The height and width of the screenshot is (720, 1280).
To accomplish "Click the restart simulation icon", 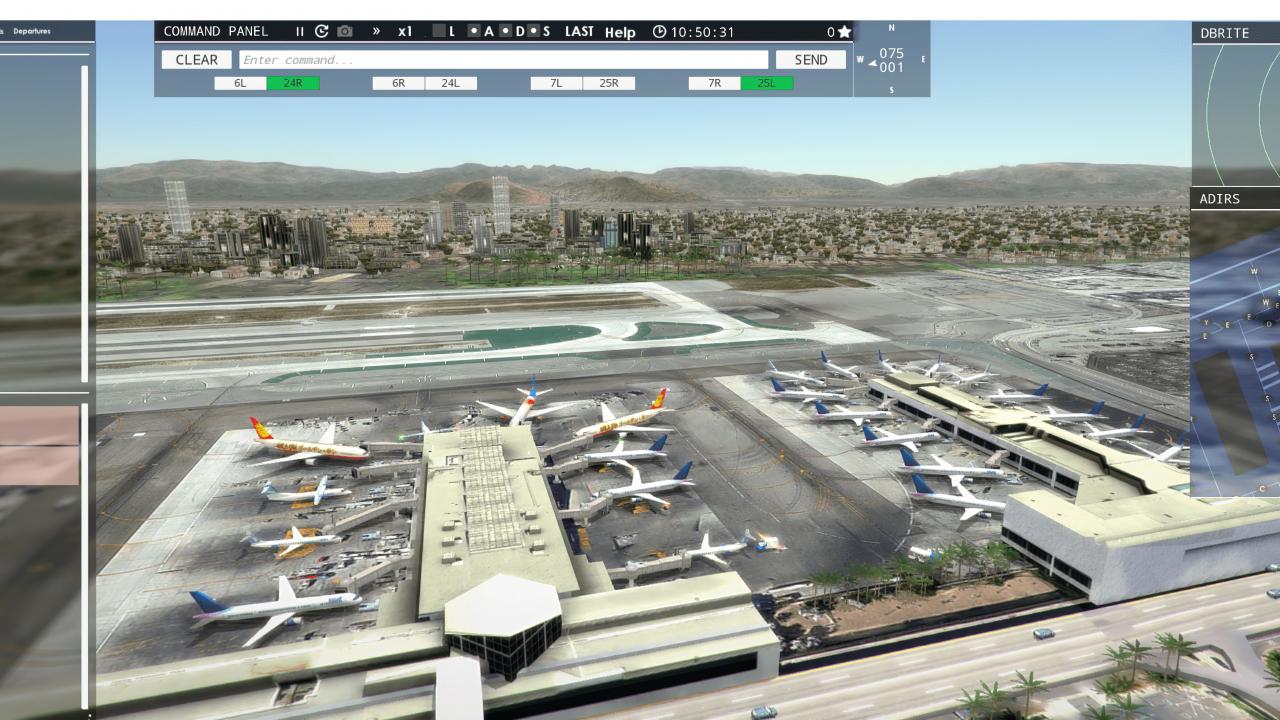I will (321, 31).
